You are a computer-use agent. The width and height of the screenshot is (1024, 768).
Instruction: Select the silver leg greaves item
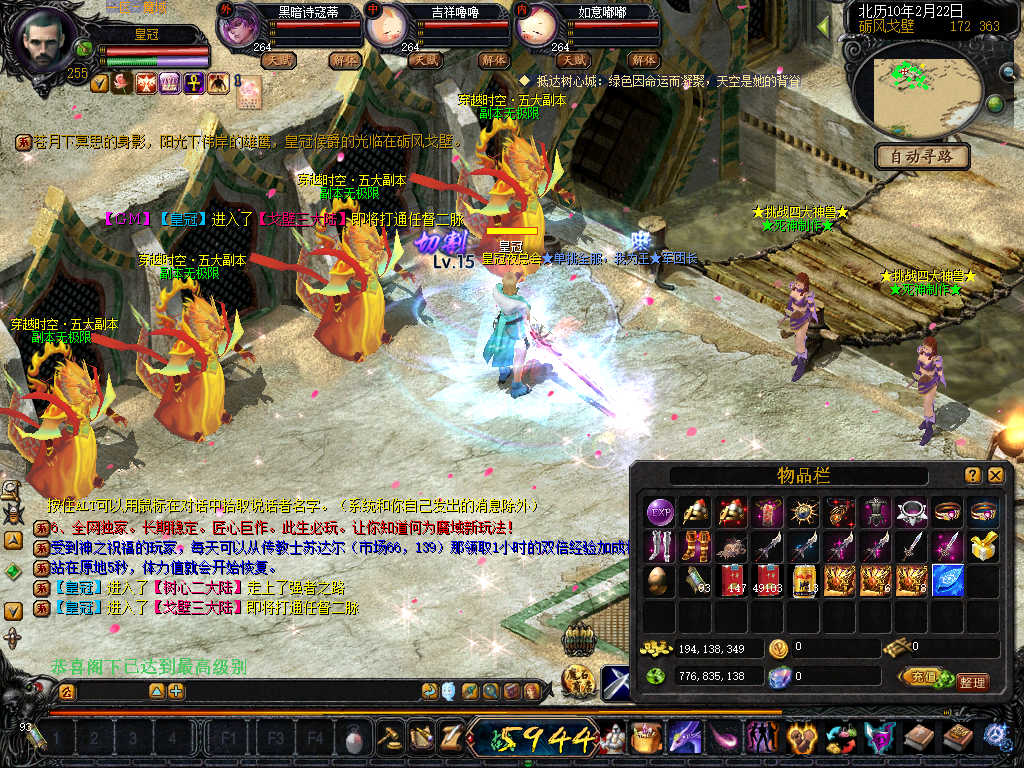pyautogui.click(x=660, y=546)
